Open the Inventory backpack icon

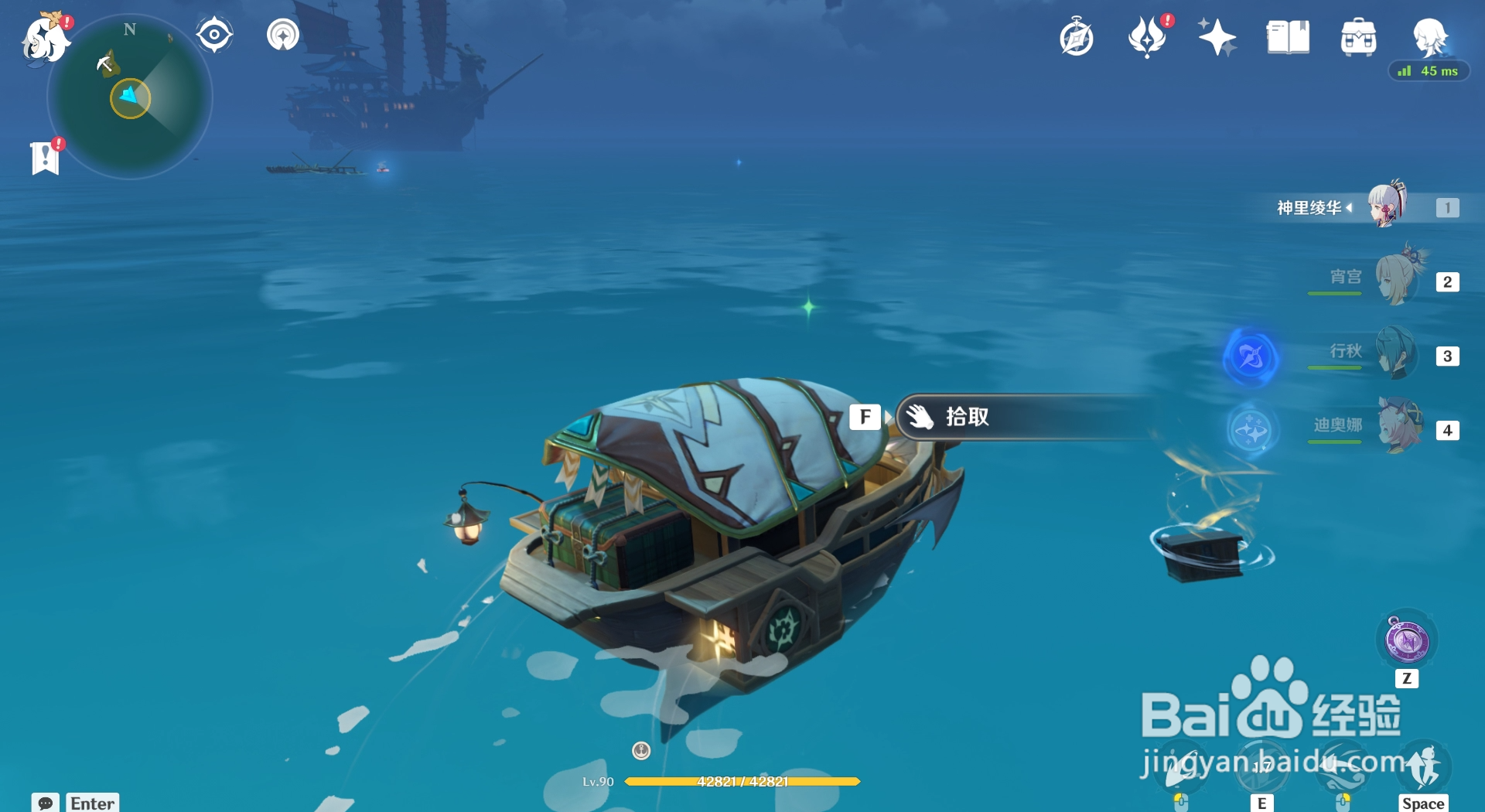pos(1359,36)
